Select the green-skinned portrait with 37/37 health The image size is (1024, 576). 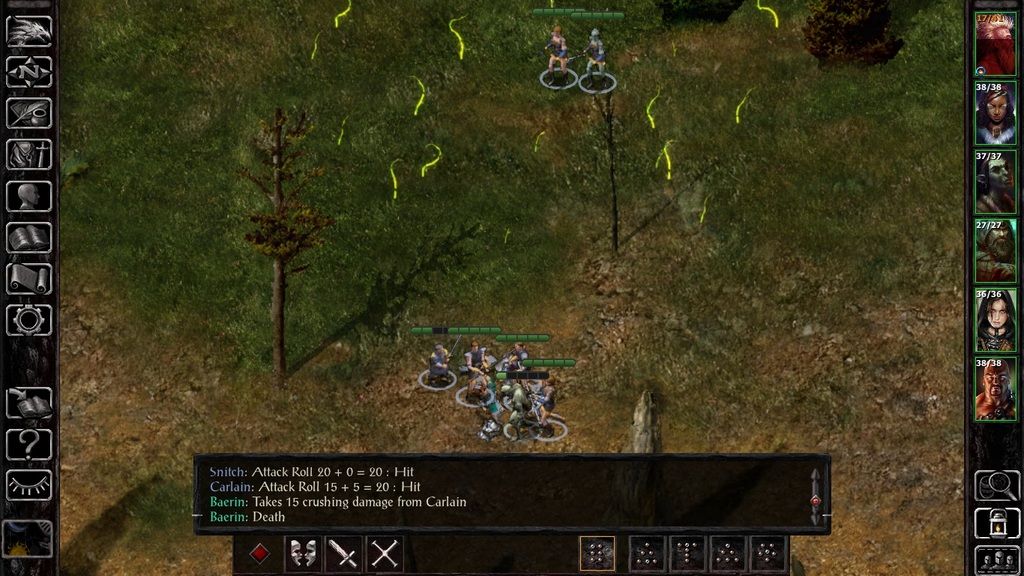click(x=995, y=182)
